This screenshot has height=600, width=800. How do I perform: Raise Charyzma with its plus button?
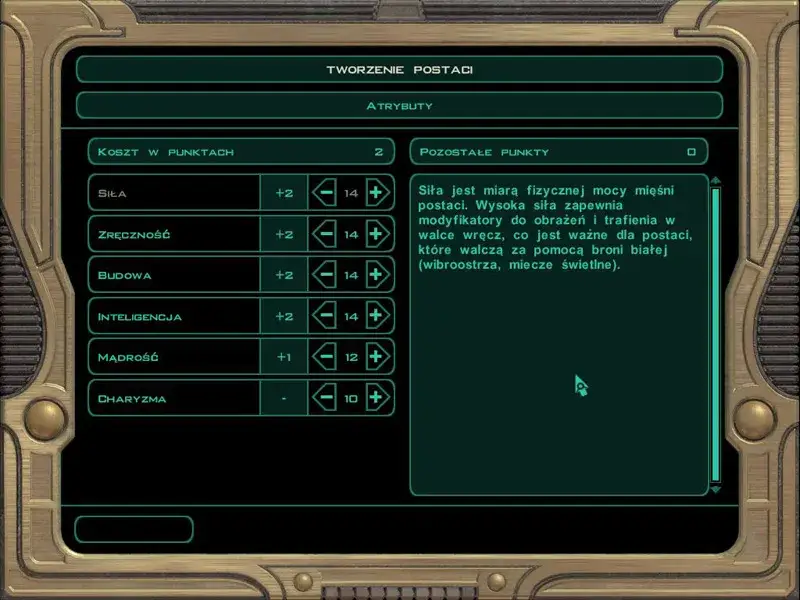tap(376, 398)
